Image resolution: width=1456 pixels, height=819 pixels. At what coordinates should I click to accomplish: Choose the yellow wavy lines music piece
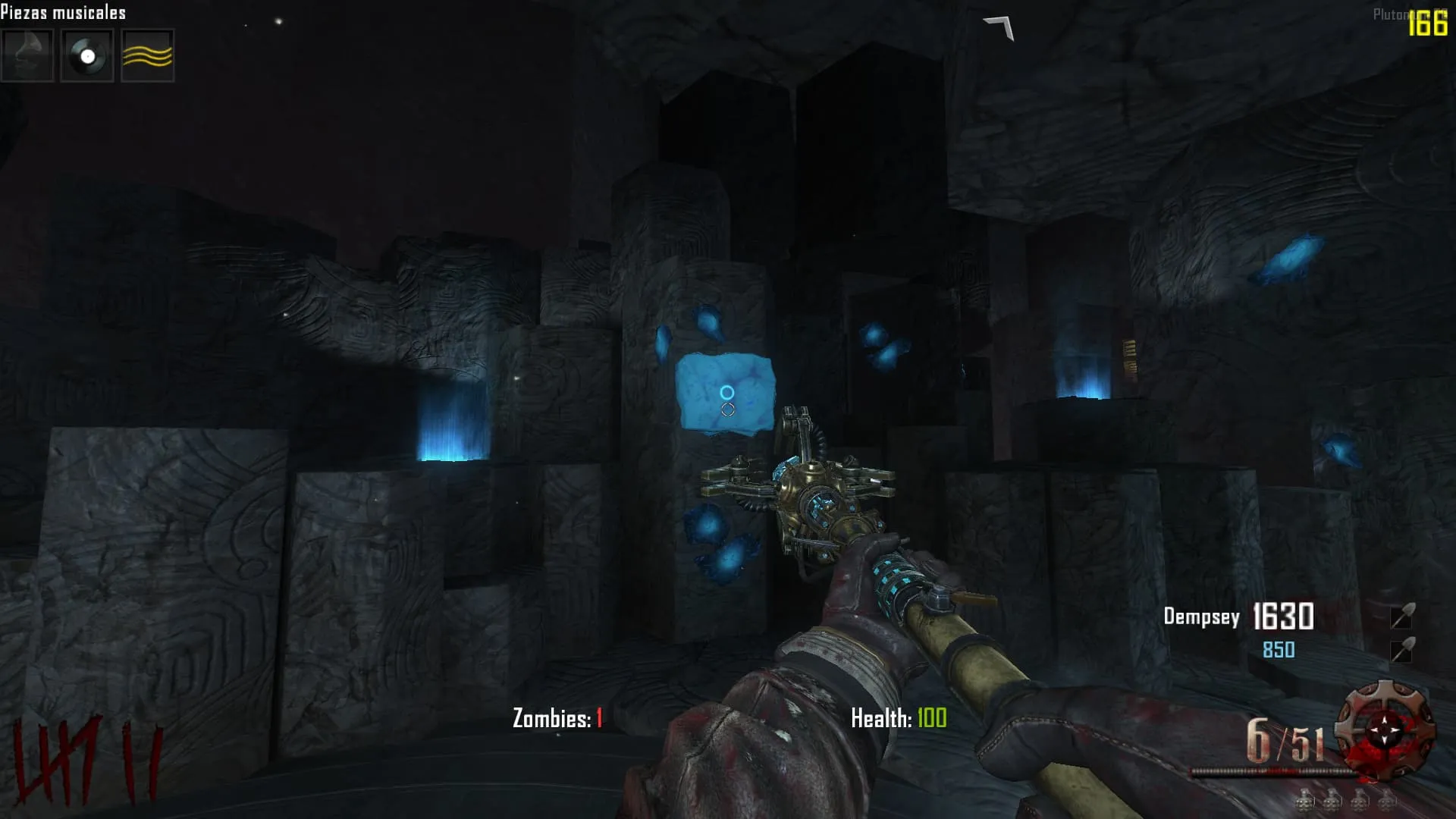coord(148,55)
